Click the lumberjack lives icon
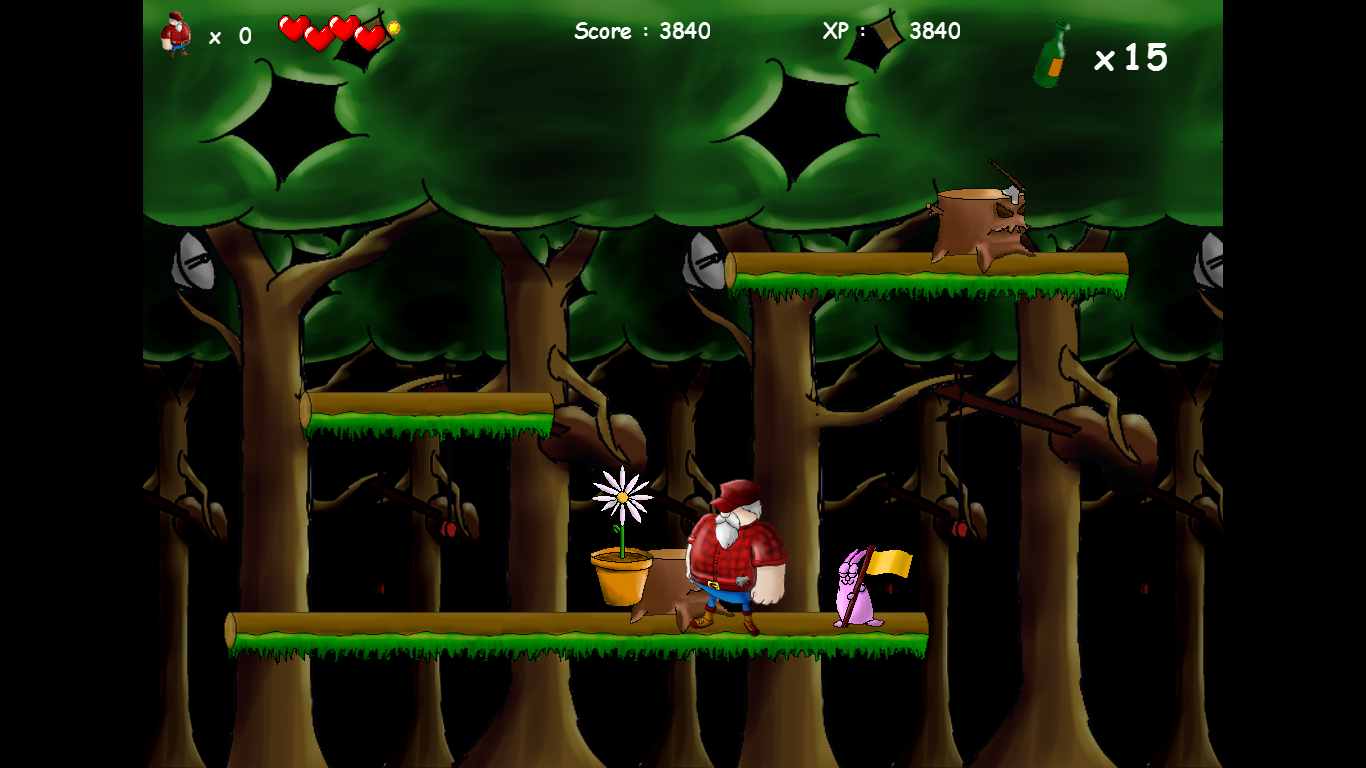 176,35
